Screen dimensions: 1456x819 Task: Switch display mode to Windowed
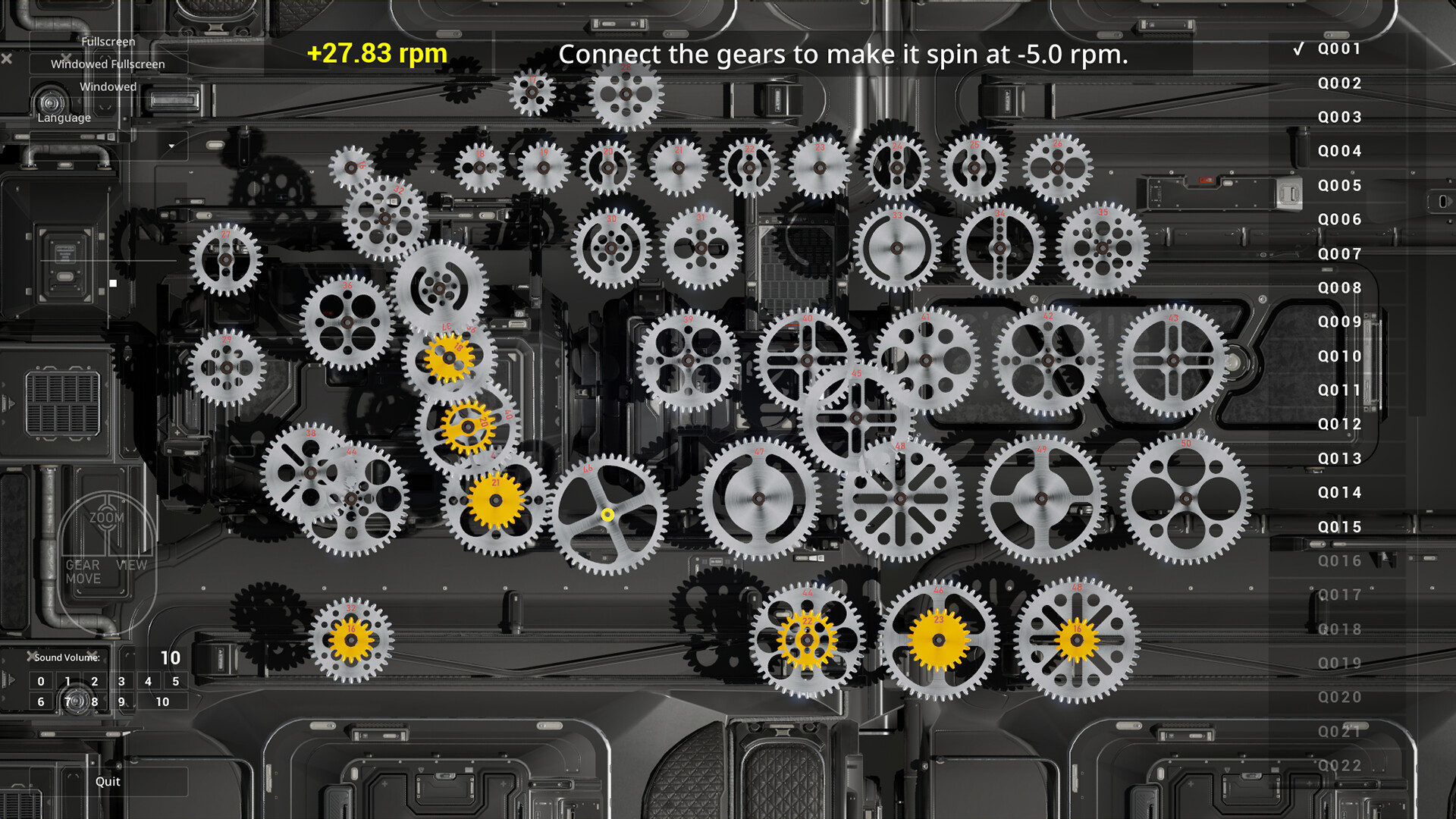pos(108,86)
